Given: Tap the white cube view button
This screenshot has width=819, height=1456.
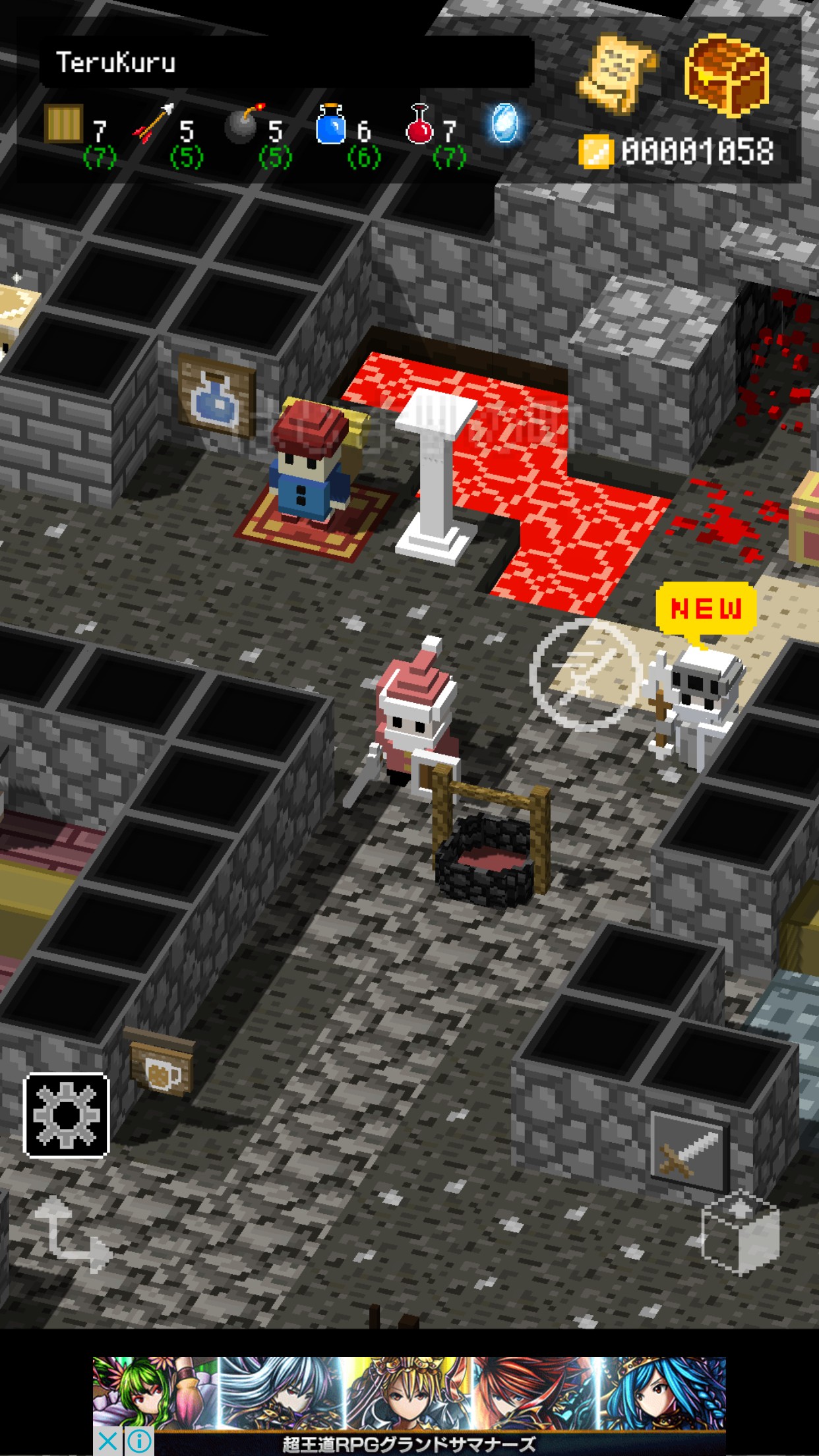Looking at the screenshot, I should coord(740,1232).
